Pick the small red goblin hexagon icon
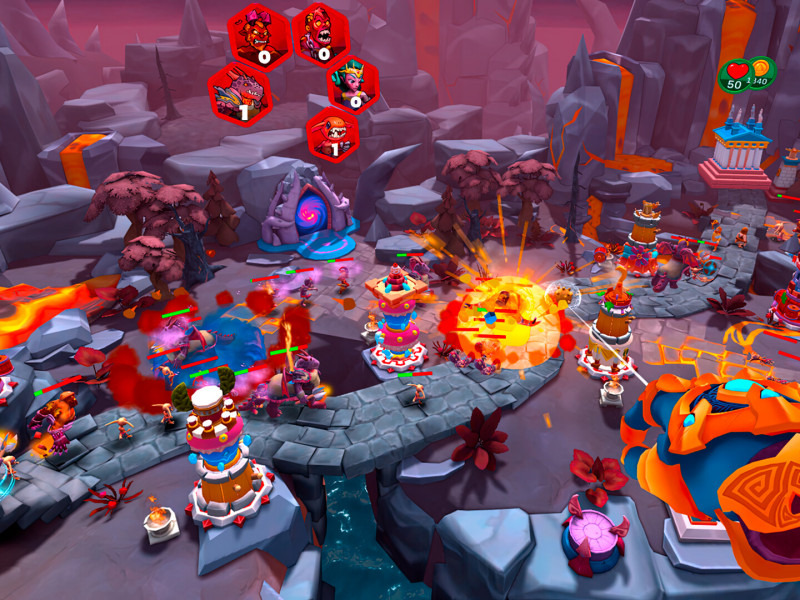Image resolution: width=800 pixels, height=600 pixels. pos(332,134)
